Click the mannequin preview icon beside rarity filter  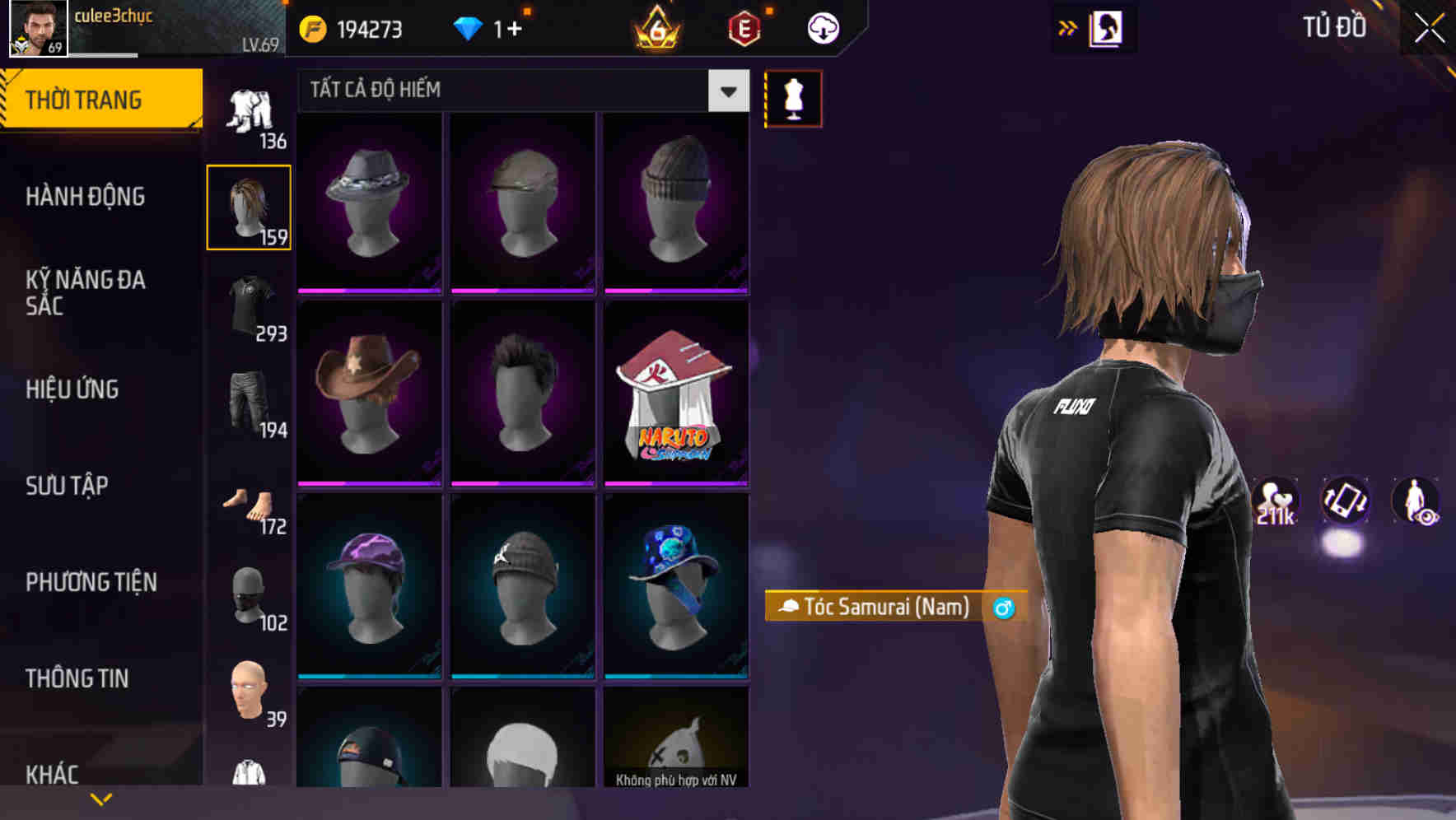coord(794,97)
